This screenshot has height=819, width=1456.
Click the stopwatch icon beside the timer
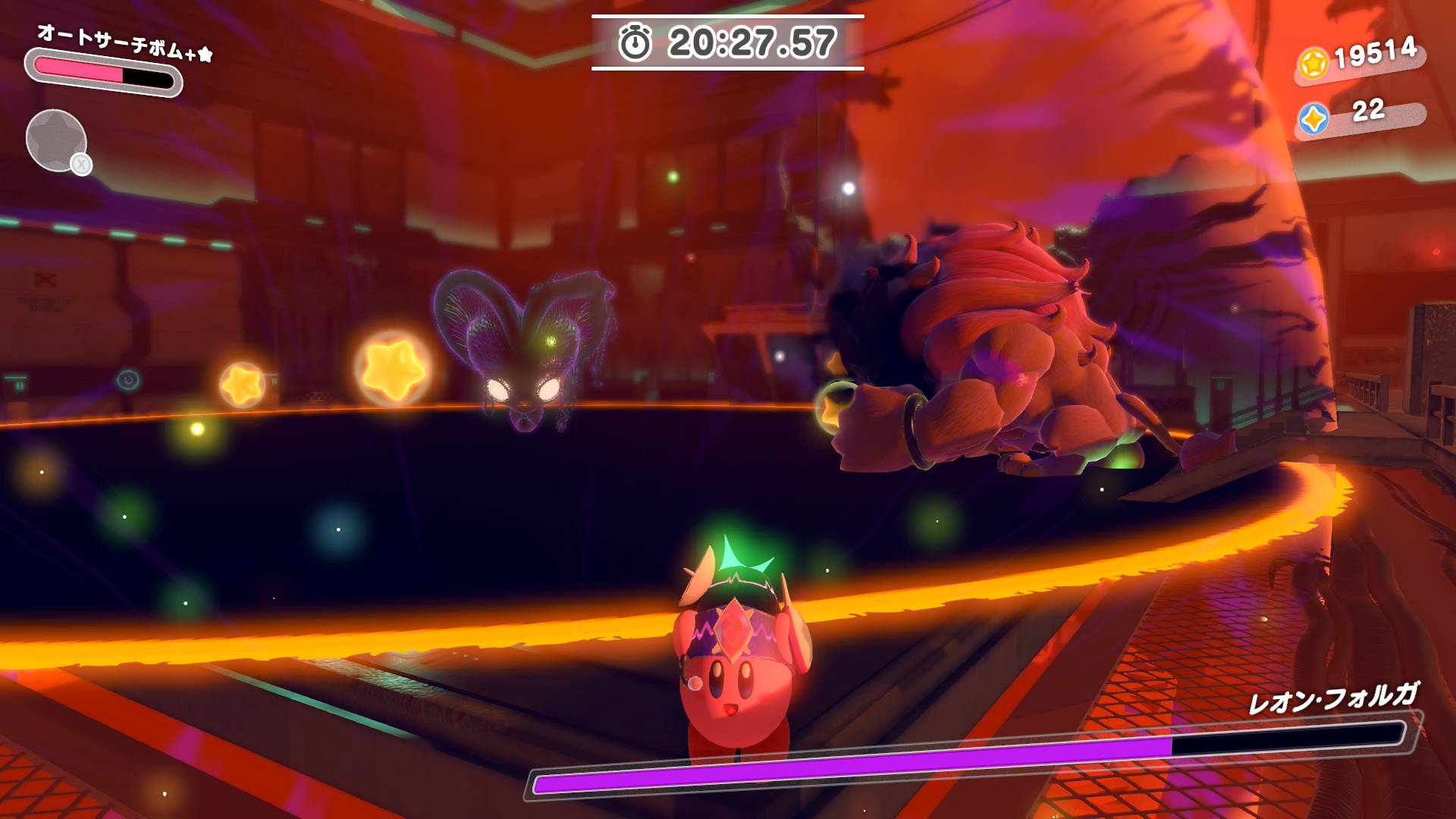(x=635, y=42)
